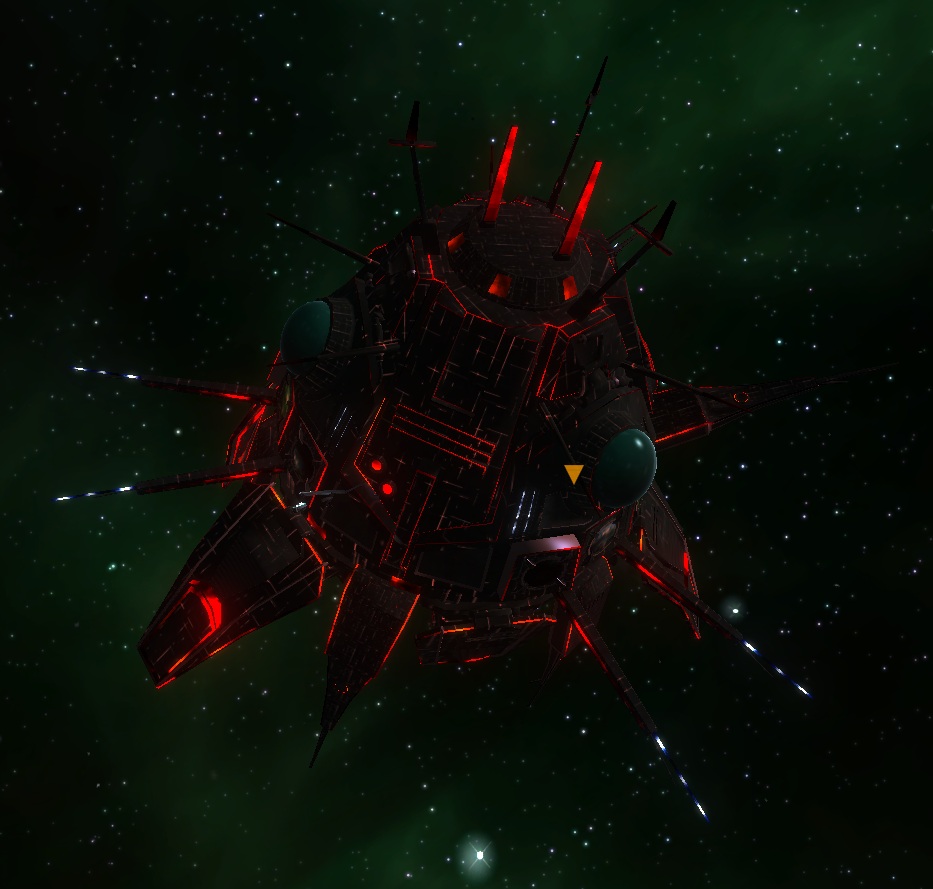Select the orange triangle target marker
Image resolution: width=933 pixels, height=889 pixels.
tap(573, 473)
